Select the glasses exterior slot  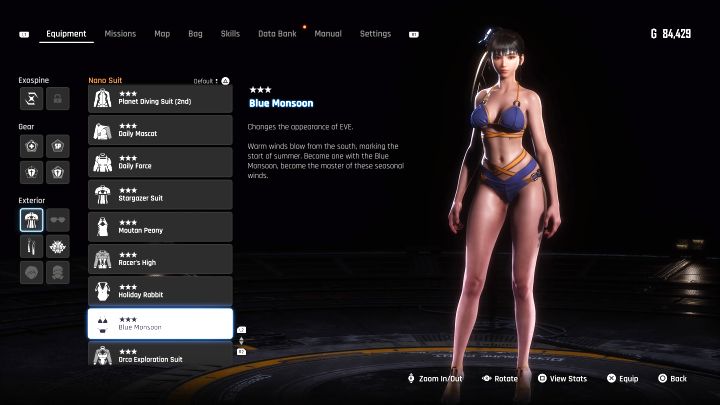click(x=58, y=220)
